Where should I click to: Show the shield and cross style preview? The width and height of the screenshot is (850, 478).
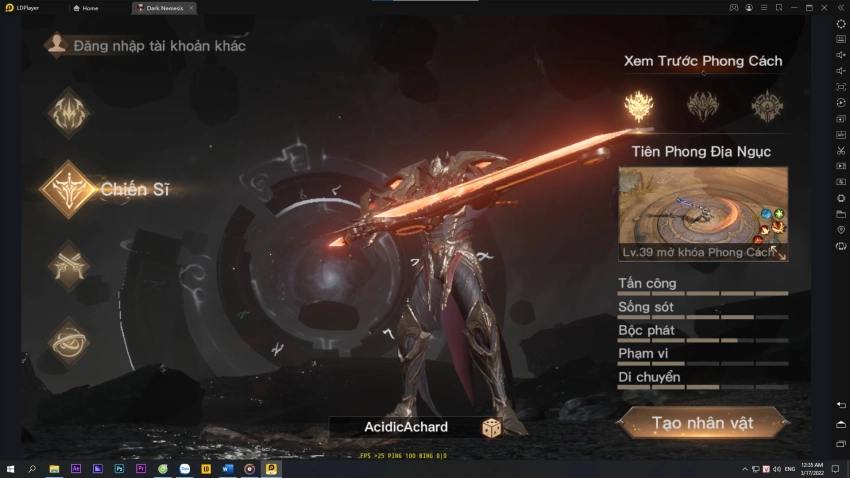click(767, 105)
